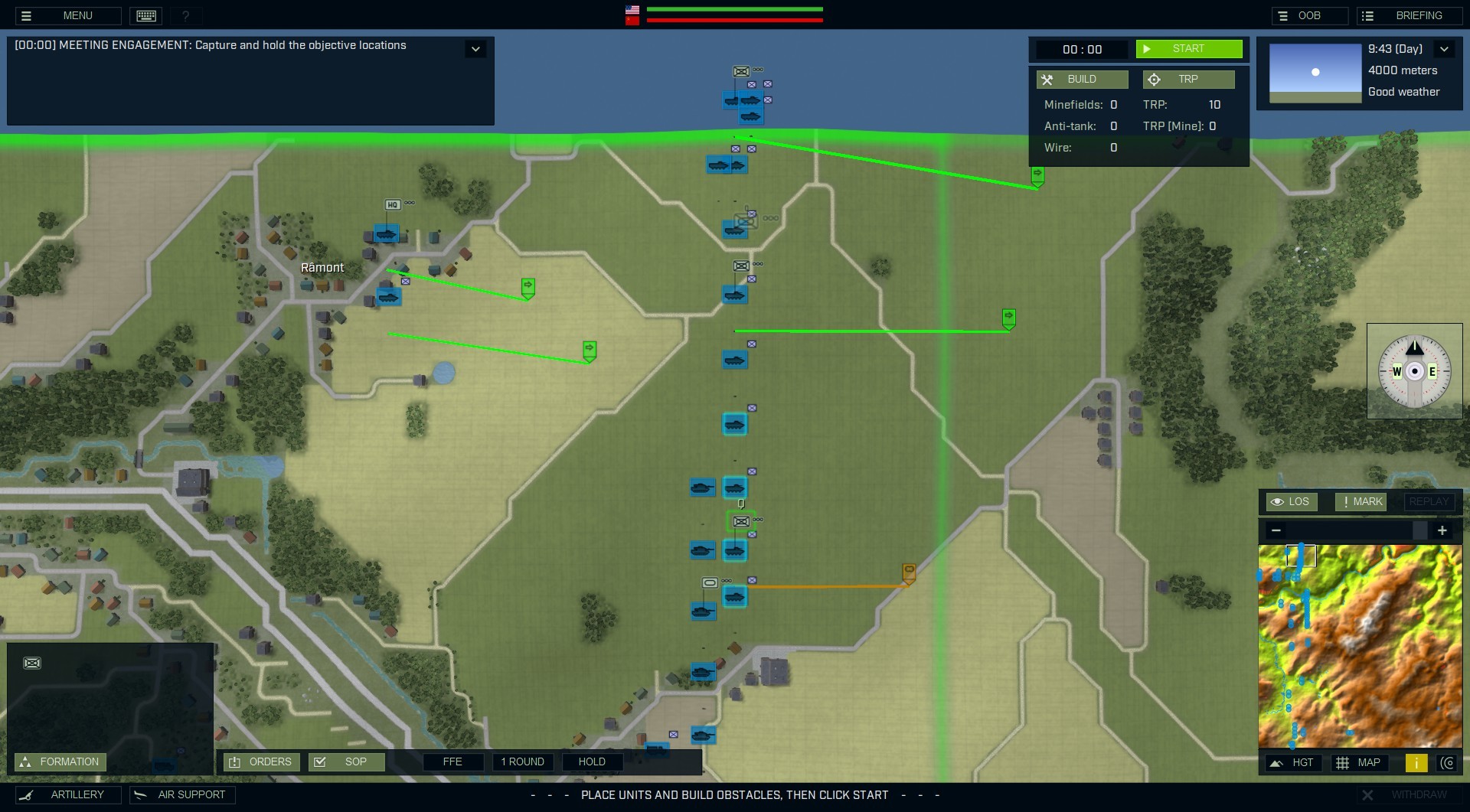Zoom out with the minus button
This screenshot has width=1470, height=812.
pyautogui.click(x=1276, y=530)
